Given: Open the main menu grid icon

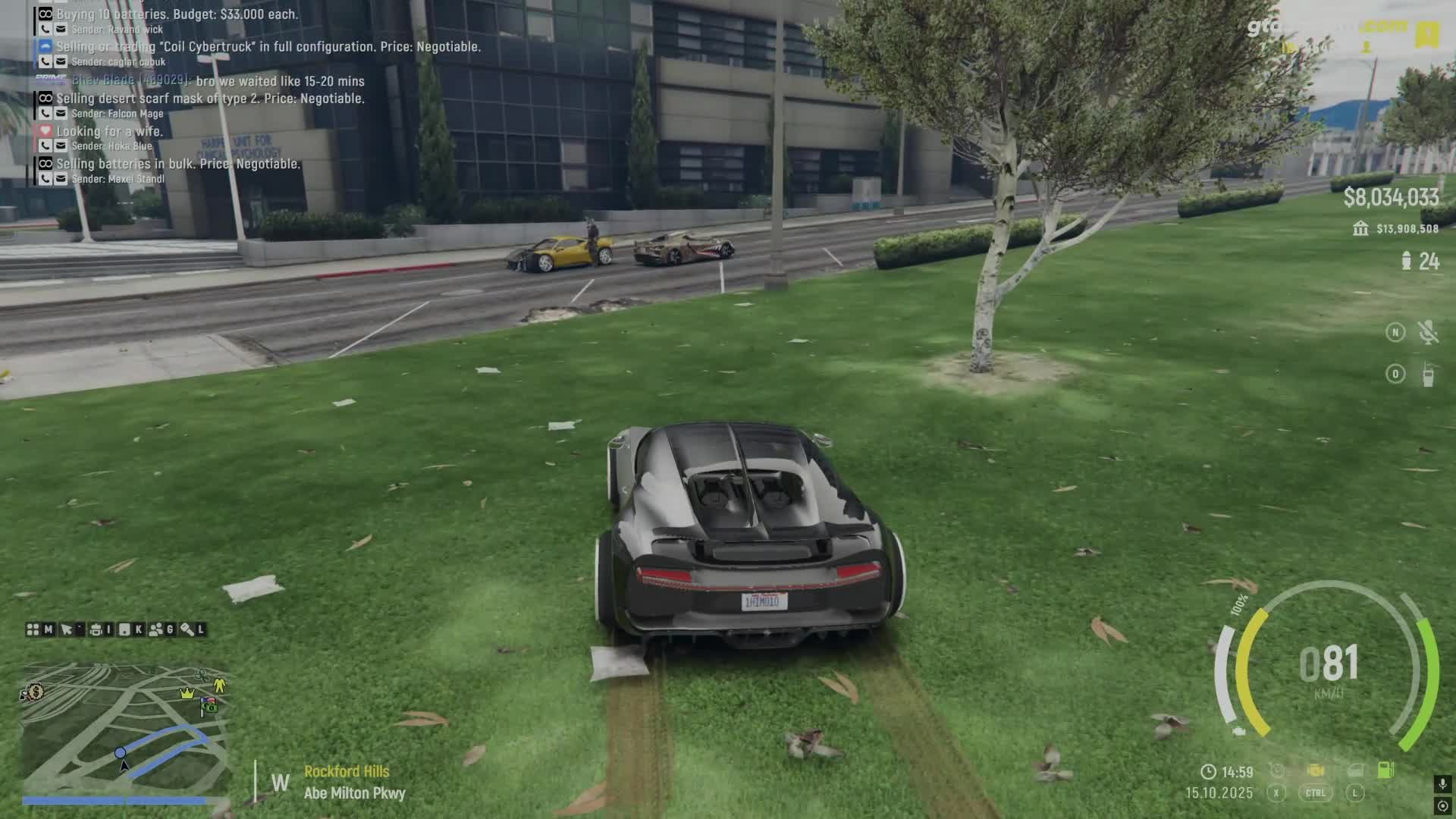Looking at the screenshot, I should 33,629.
